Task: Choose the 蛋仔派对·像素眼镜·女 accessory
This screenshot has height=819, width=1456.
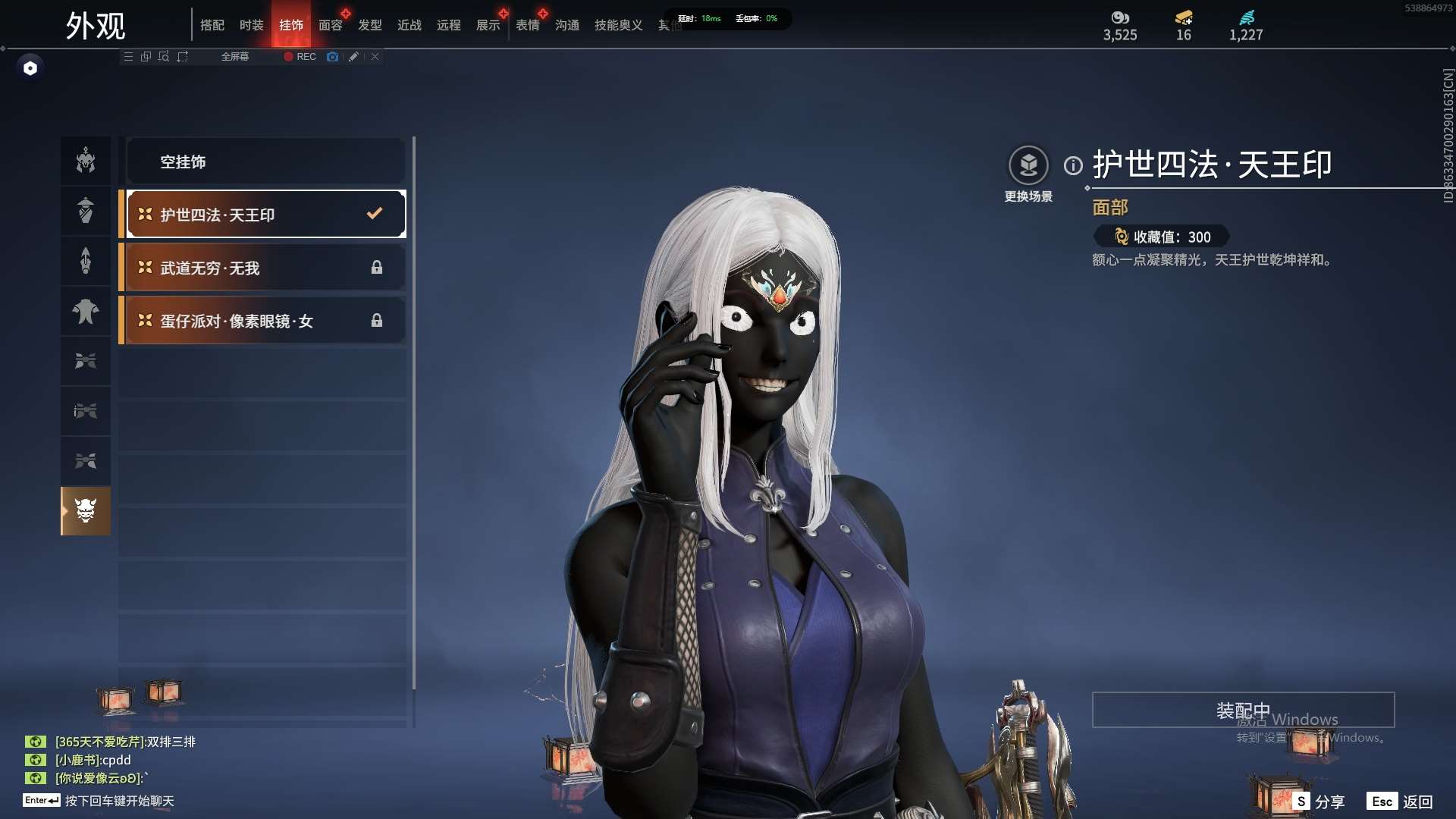Action: point(265,321)
